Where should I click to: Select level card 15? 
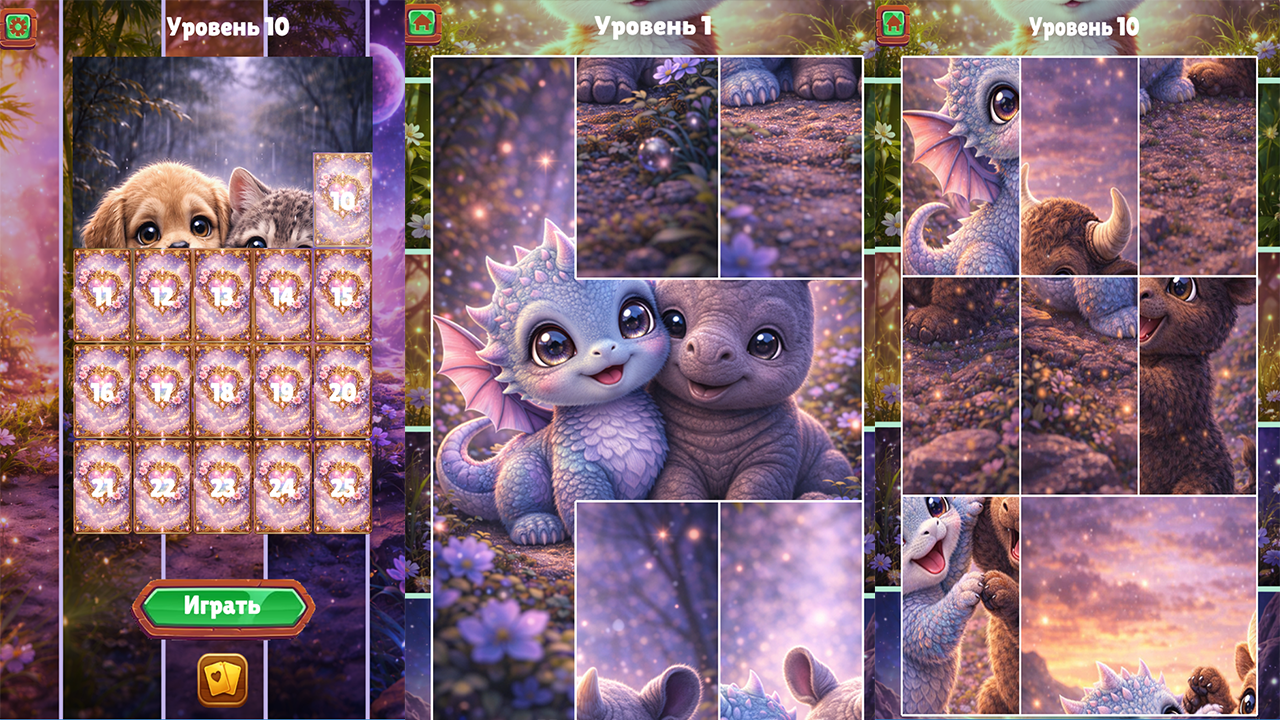point(342,296)
